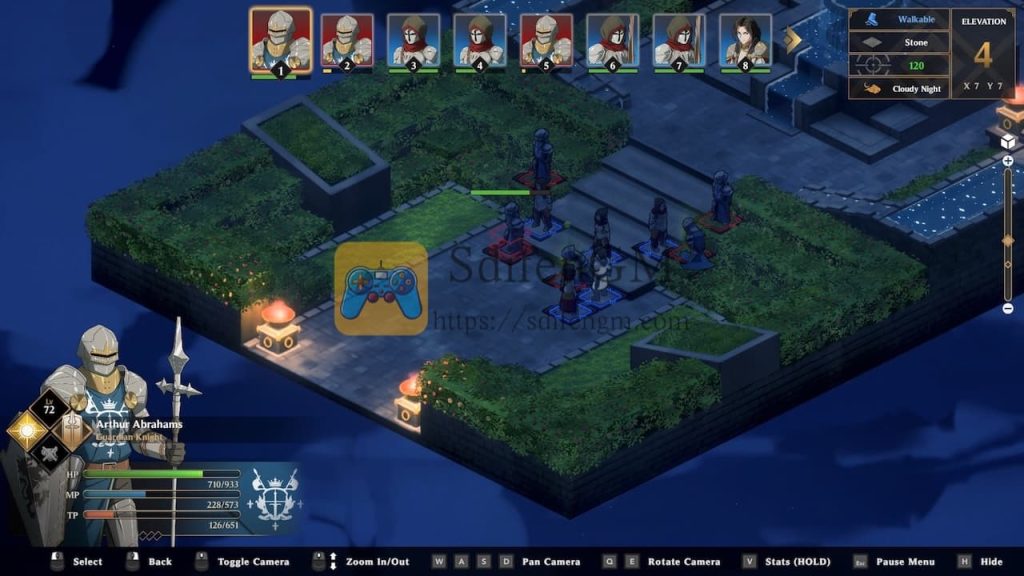Screen dimensions: 1024x576
Task: Select turn order portrait number 5
Action: pyautogui.click(x=546, y=41)
